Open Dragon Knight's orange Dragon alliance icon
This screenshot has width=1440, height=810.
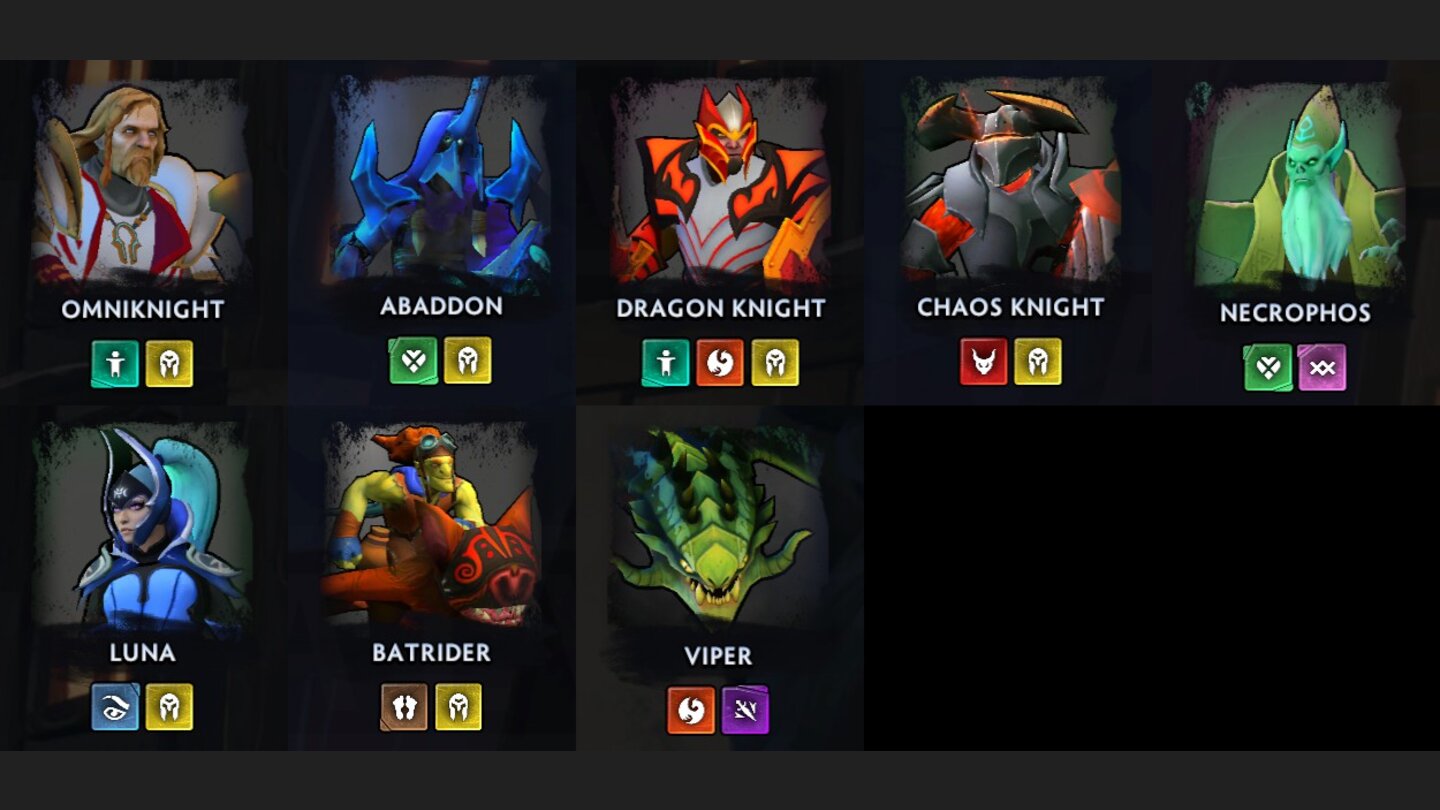722,363
